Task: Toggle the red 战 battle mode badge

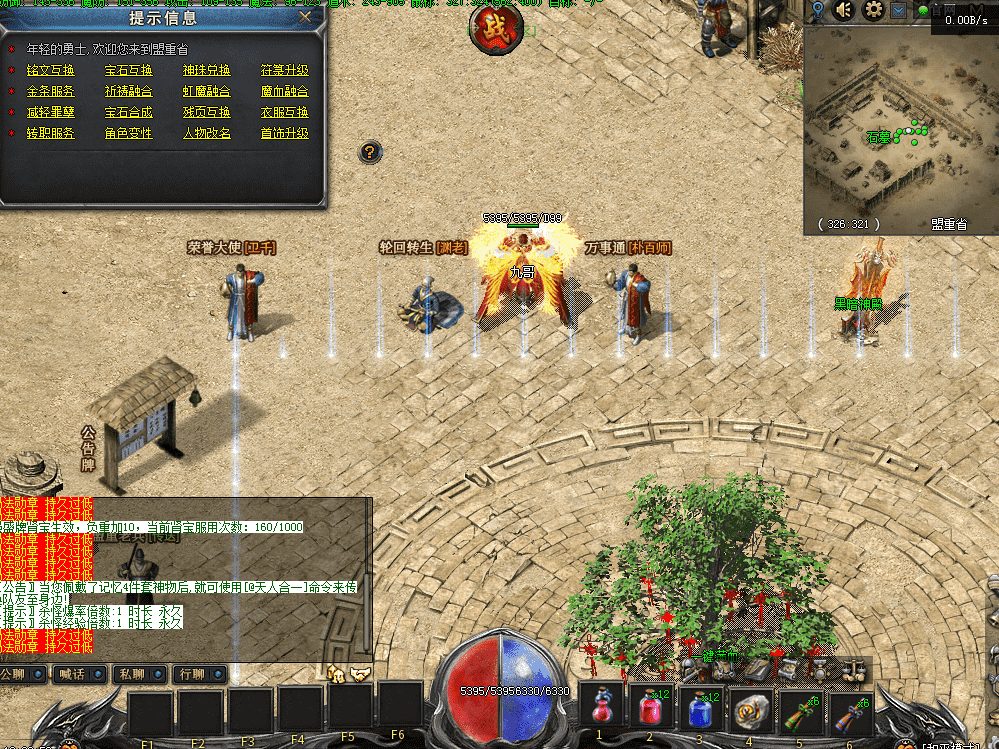Action: click(496, 24)
